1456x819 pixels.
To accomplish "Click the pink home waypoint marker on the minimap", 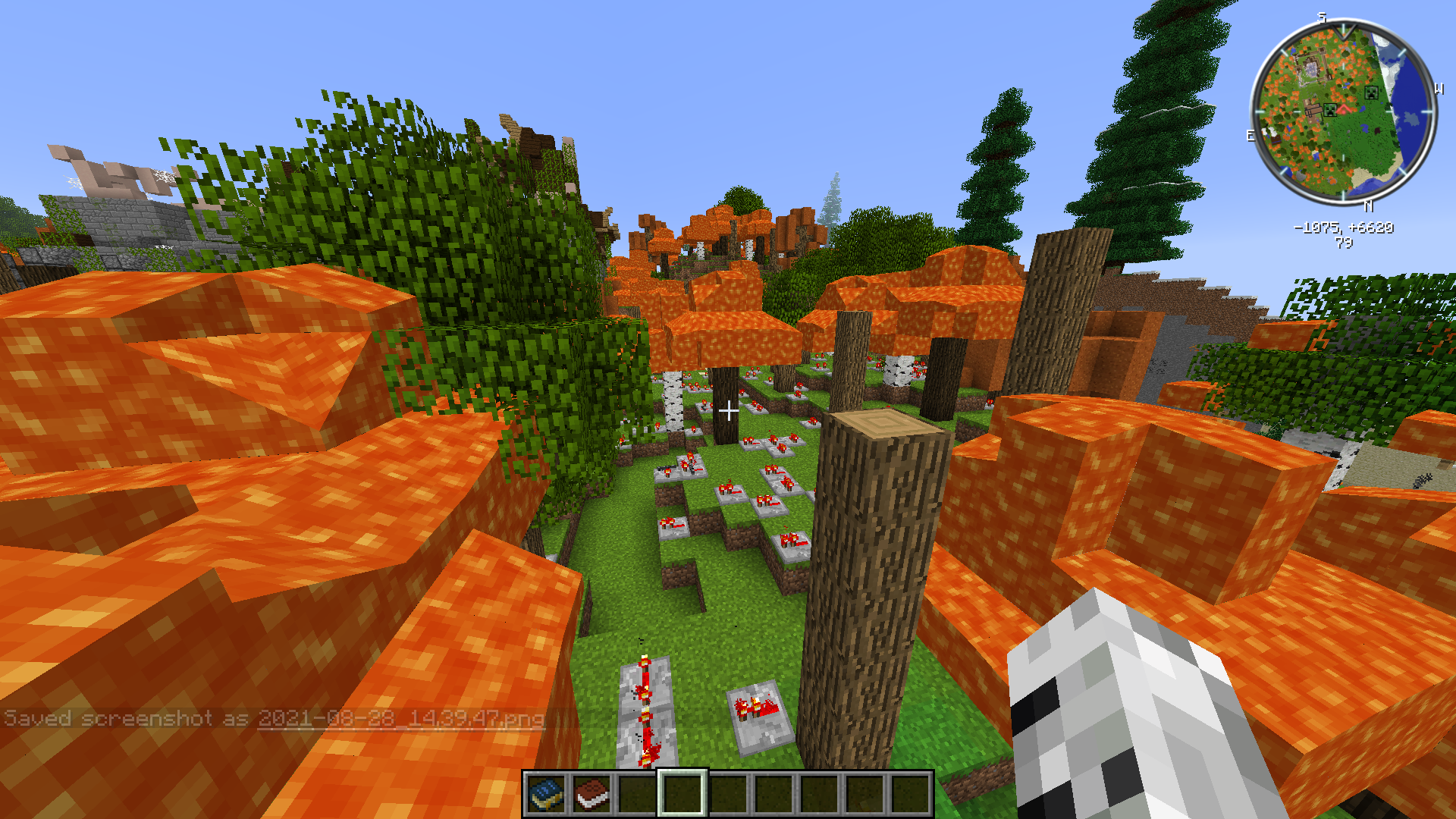I will click(1345, 109).
